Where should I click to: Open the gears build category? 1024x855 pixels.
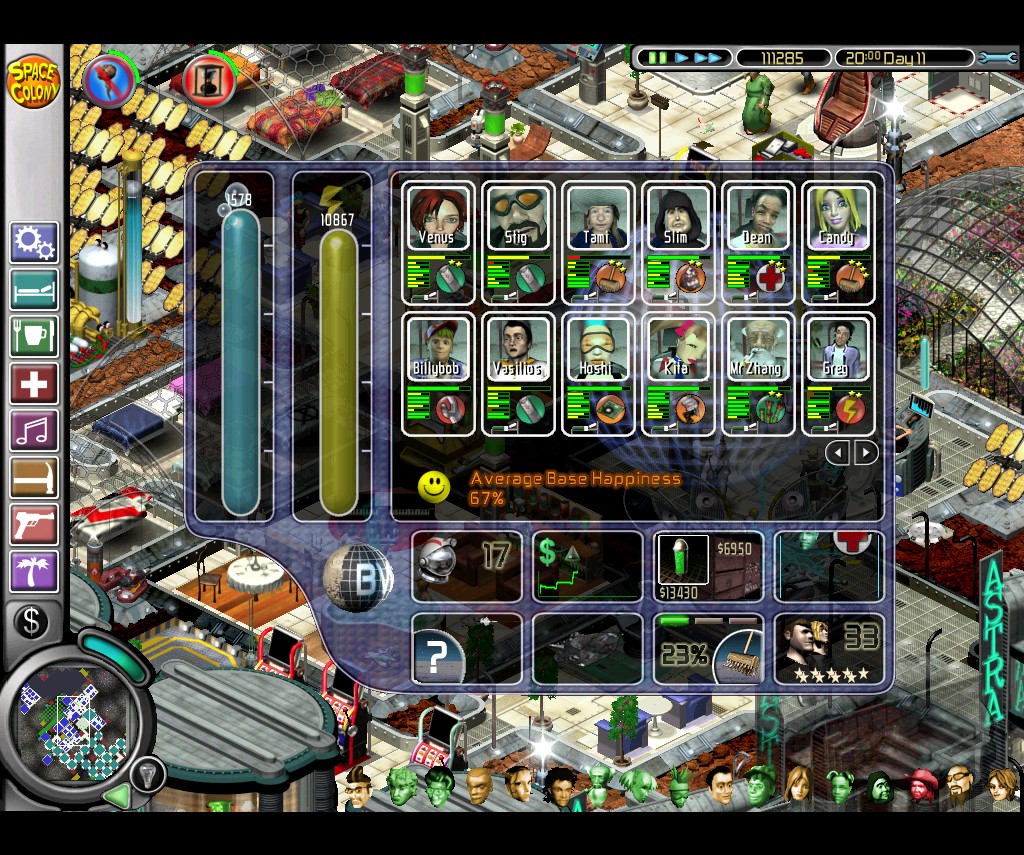34,243
